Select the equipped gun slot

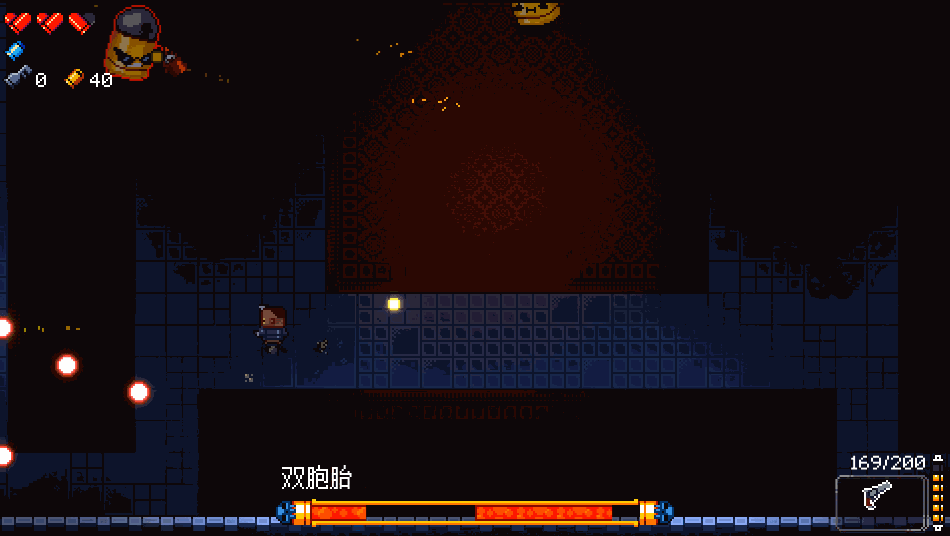pos(881,500)
